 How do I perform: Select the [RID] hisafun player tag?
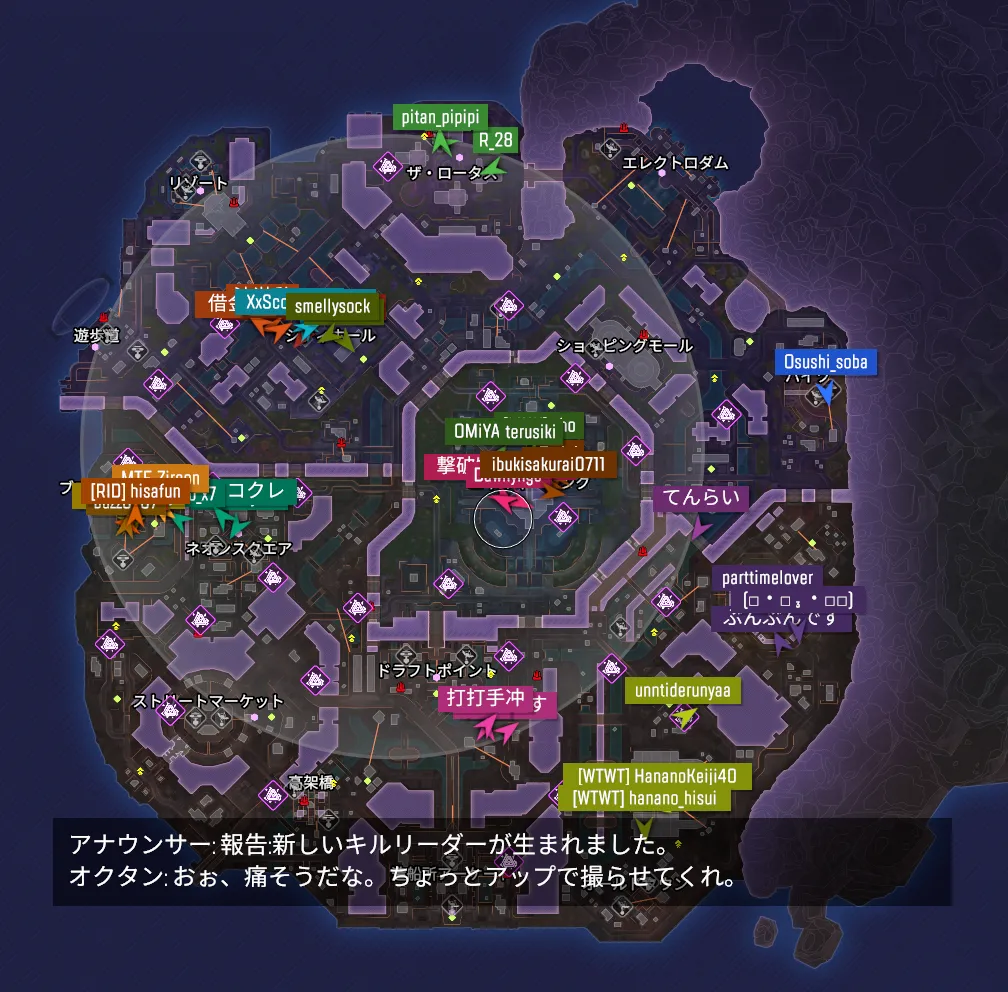coord(136,491)
